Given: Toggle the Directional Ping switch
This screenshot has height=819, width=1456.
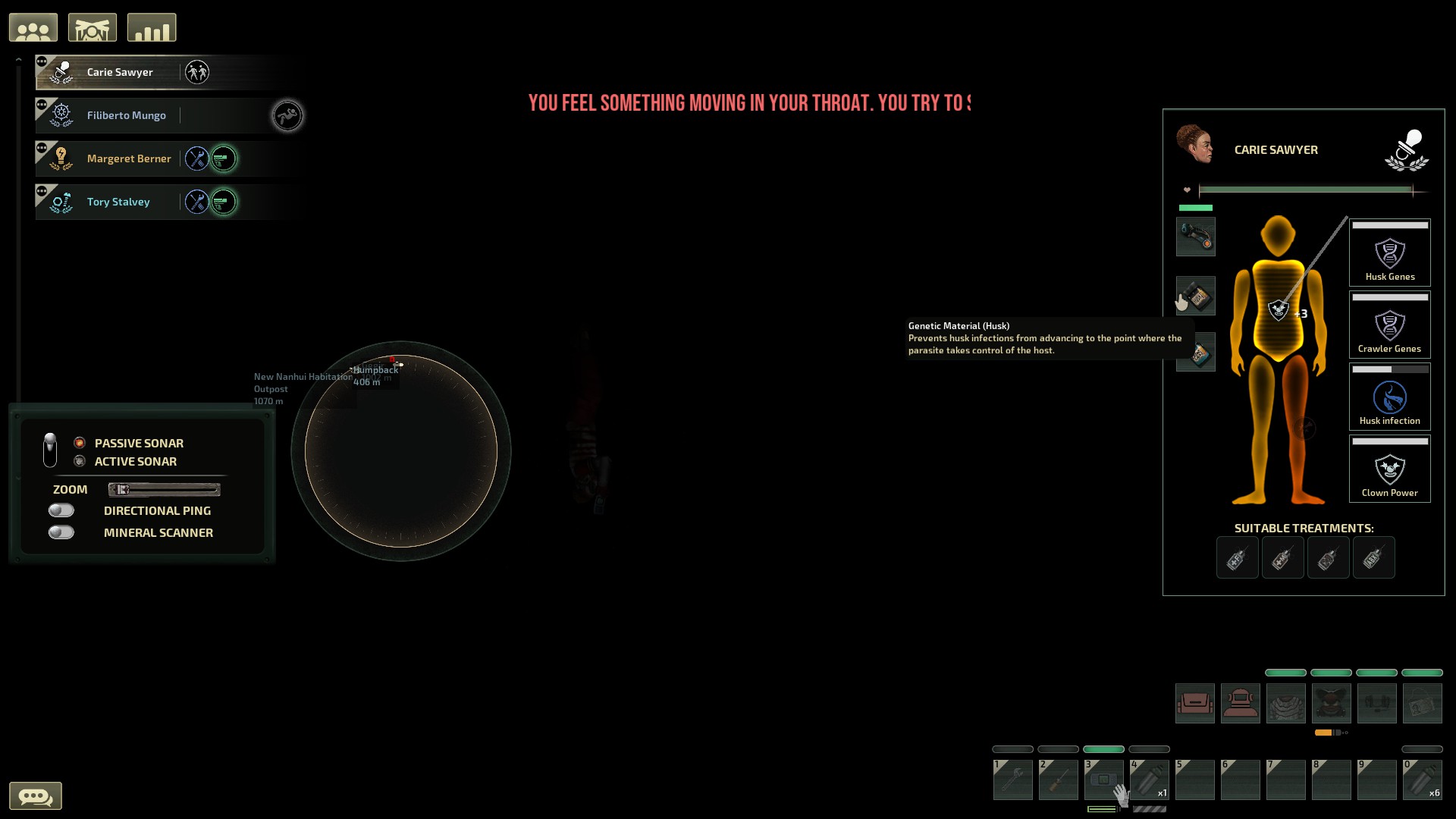Looking at the screenshot, I should coord(61,510).
